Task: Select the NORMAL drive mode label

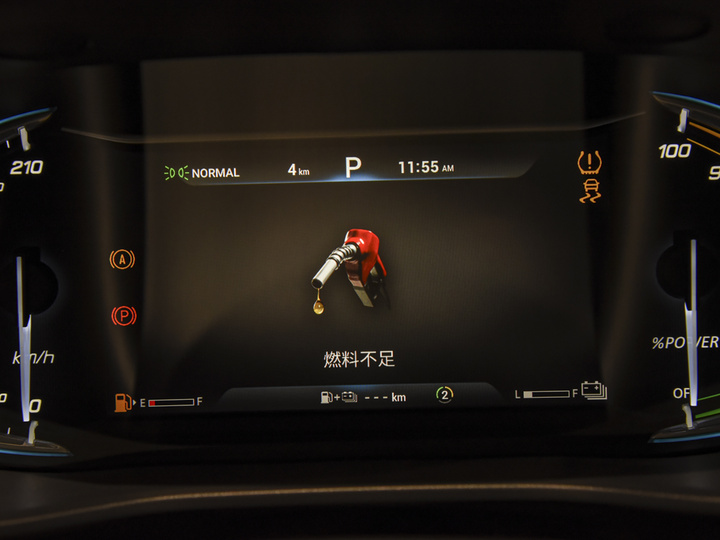Action: click(216, 173)
